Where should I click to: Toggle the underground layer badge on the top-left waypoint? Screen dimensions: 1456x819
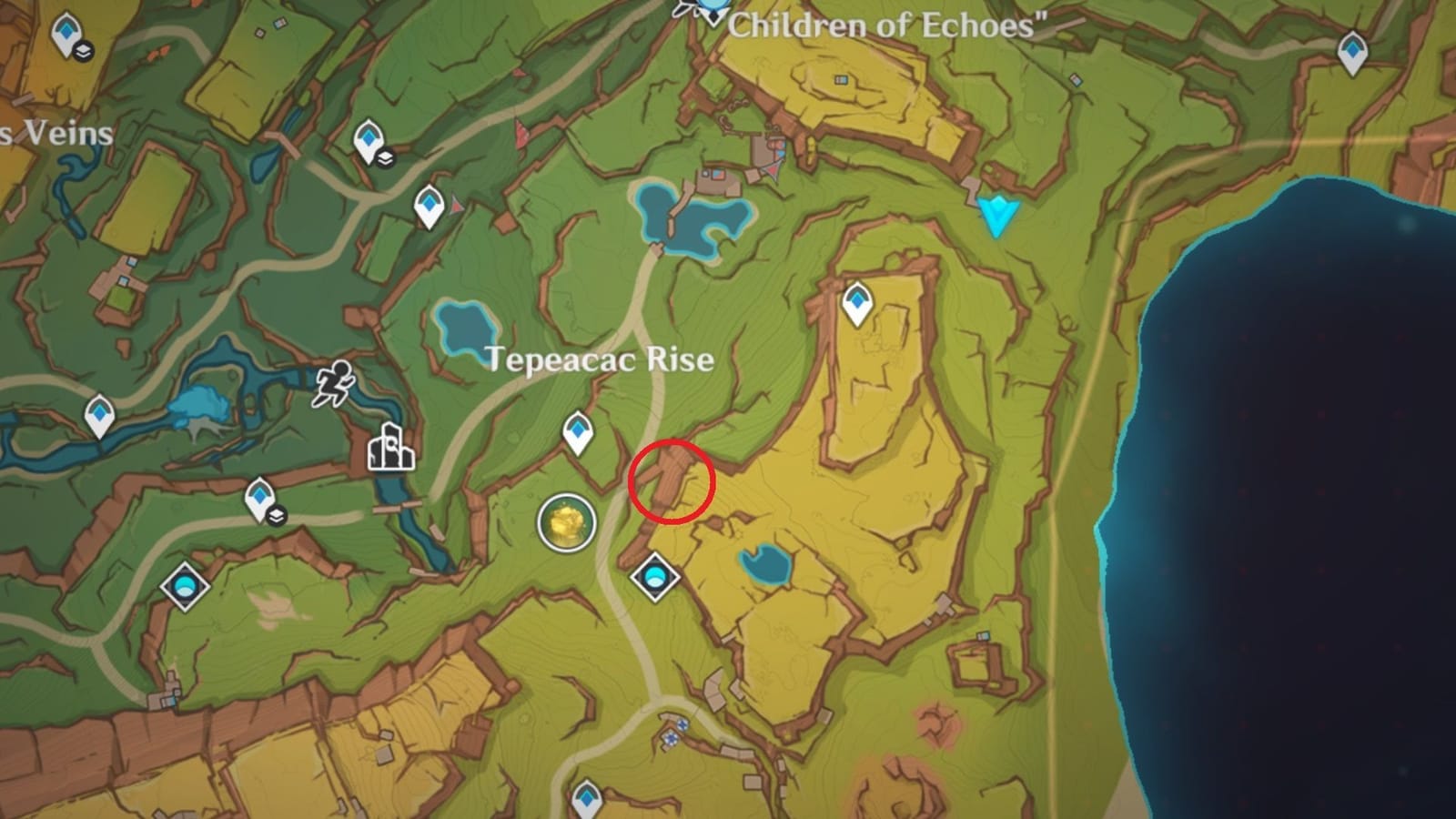click(x=84, y=50)
